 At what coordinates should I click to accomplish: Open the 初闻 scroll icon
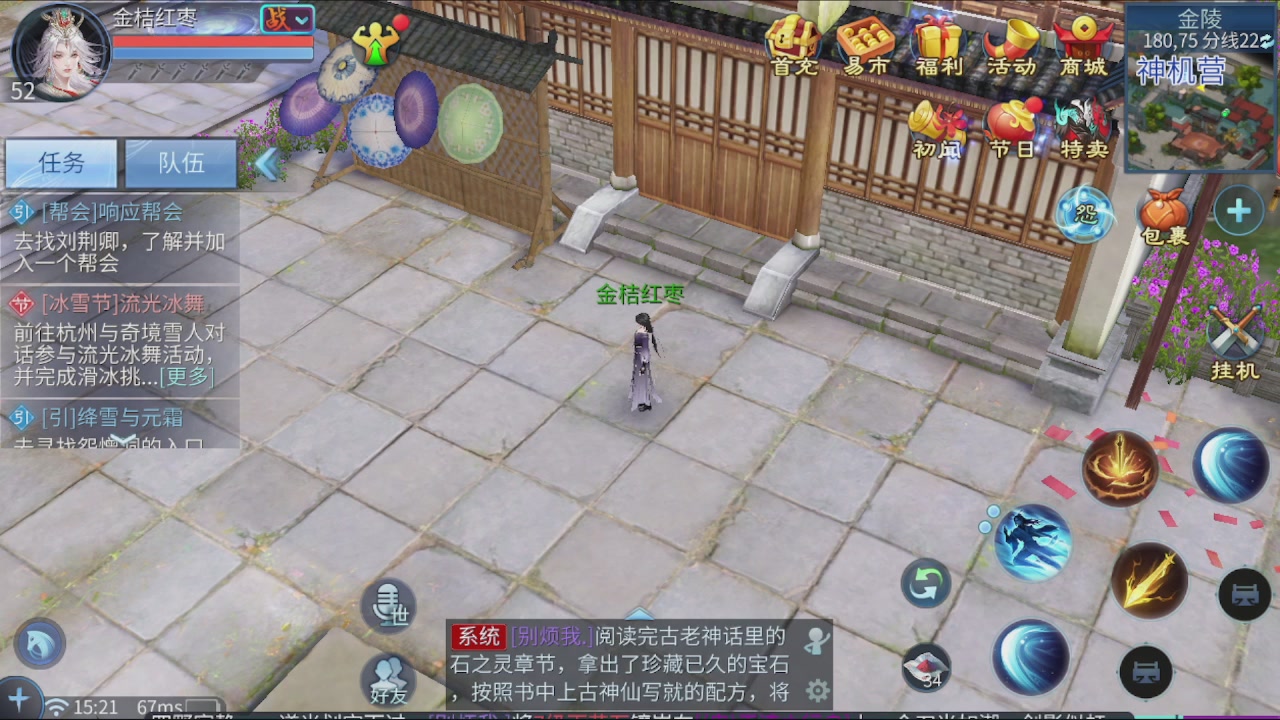point(935,125)
